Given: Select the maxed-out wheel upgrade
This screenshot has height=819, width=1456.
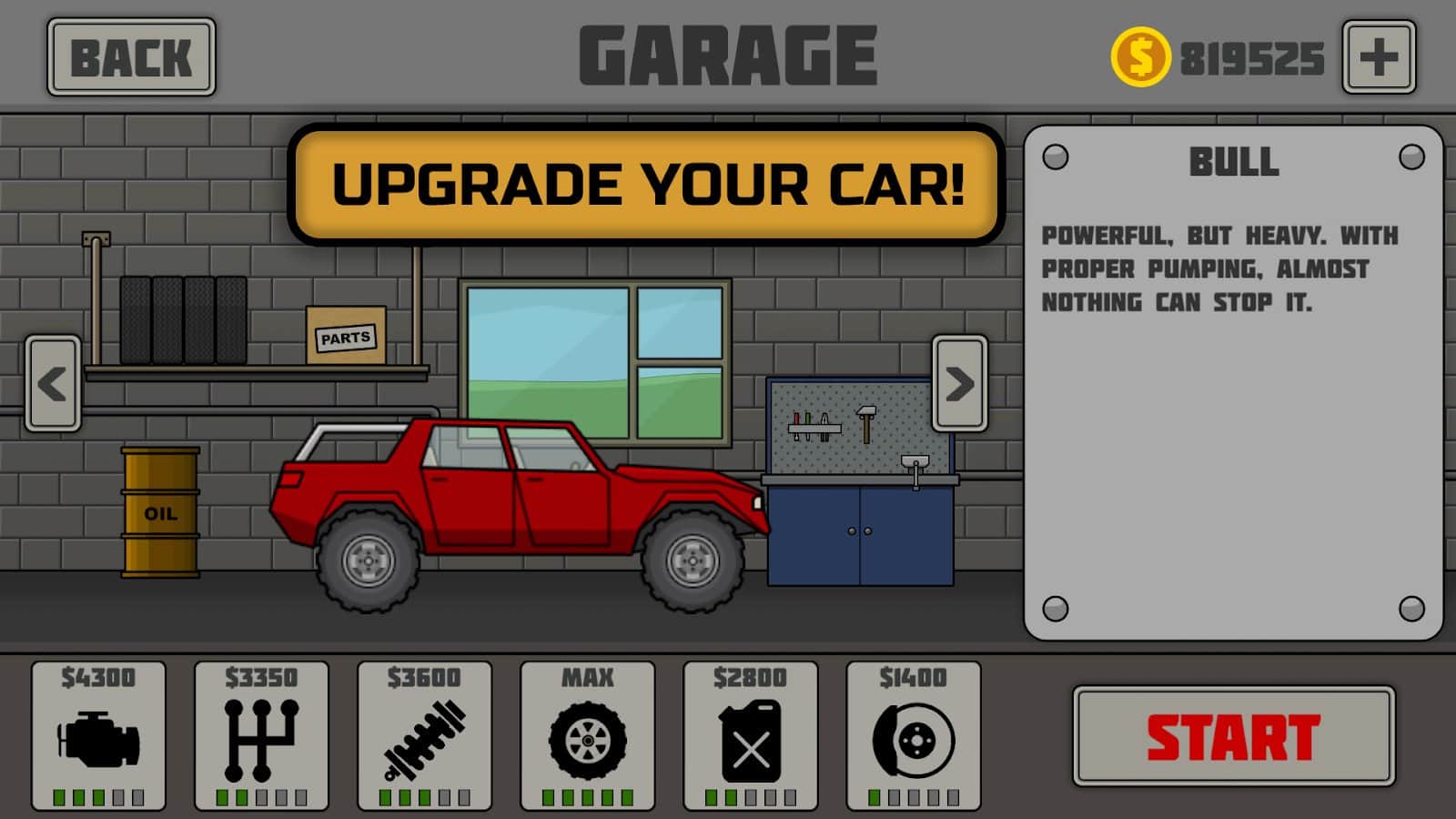Looking at the screenshot, I should click(587, 736).
